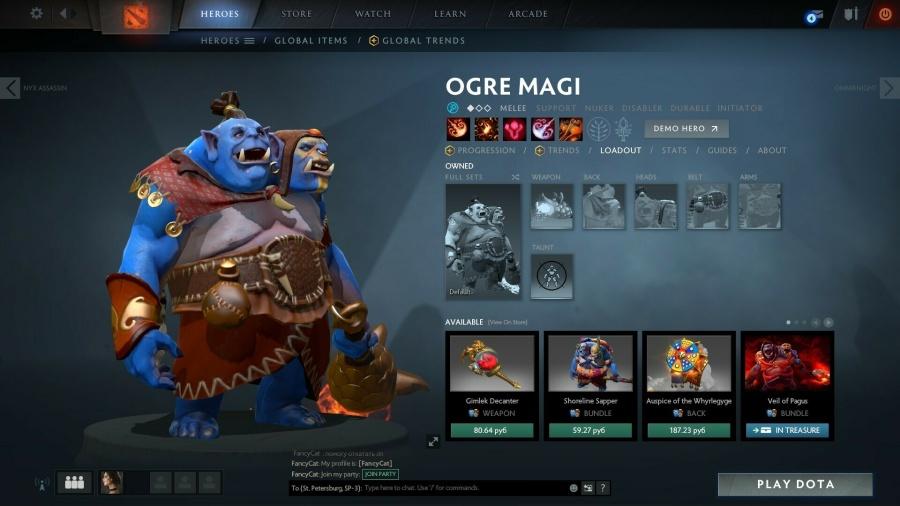
Task: Focus the chat text input field
Action: coord(460,488)
